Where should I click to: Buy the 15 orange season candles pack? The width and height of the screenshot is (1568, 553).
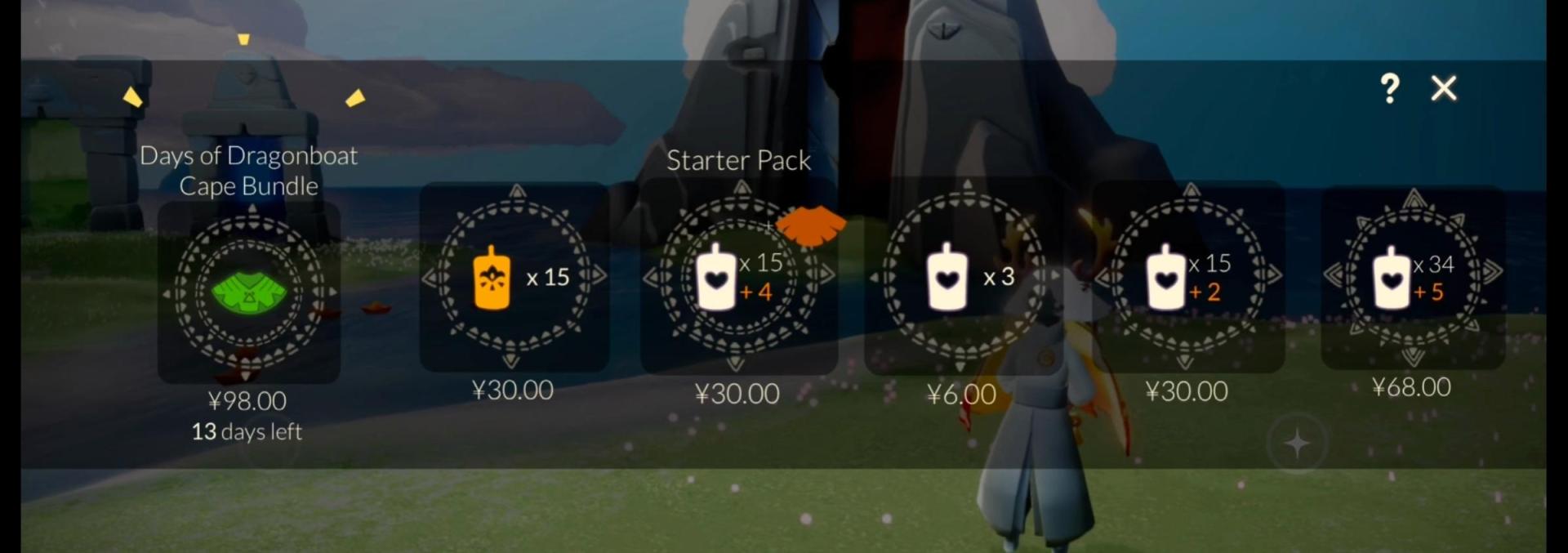[x=514, y=277]
